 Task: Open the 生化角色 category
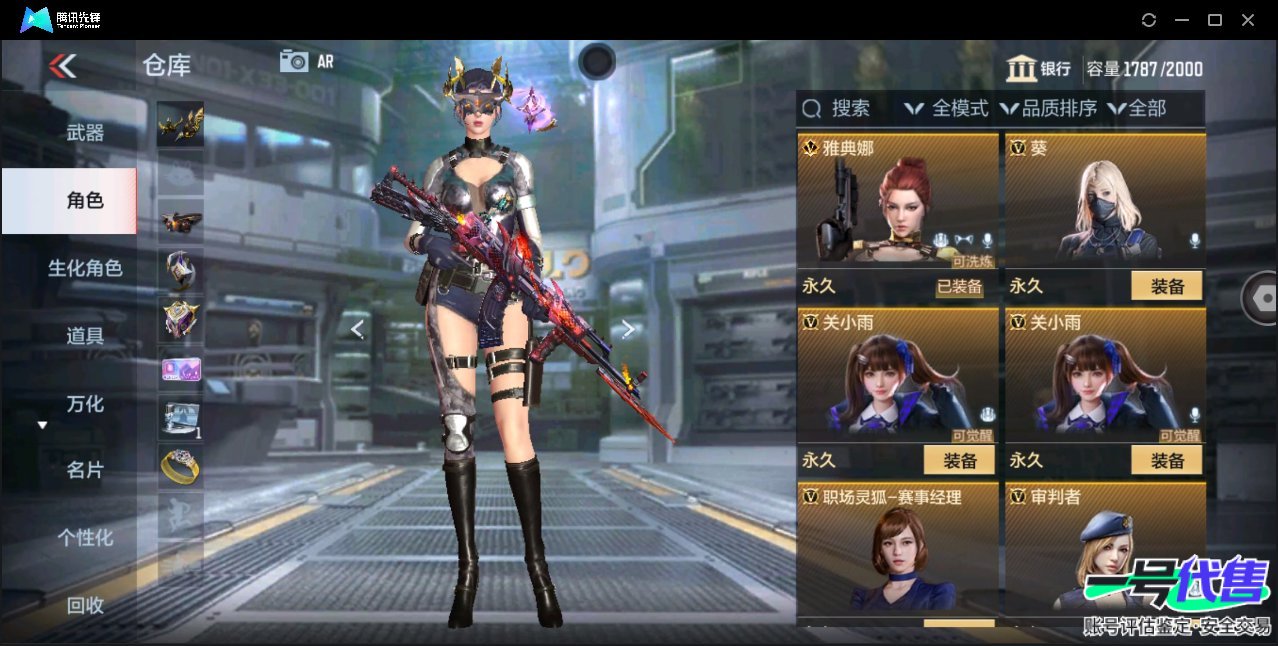(x=85, y=268)
